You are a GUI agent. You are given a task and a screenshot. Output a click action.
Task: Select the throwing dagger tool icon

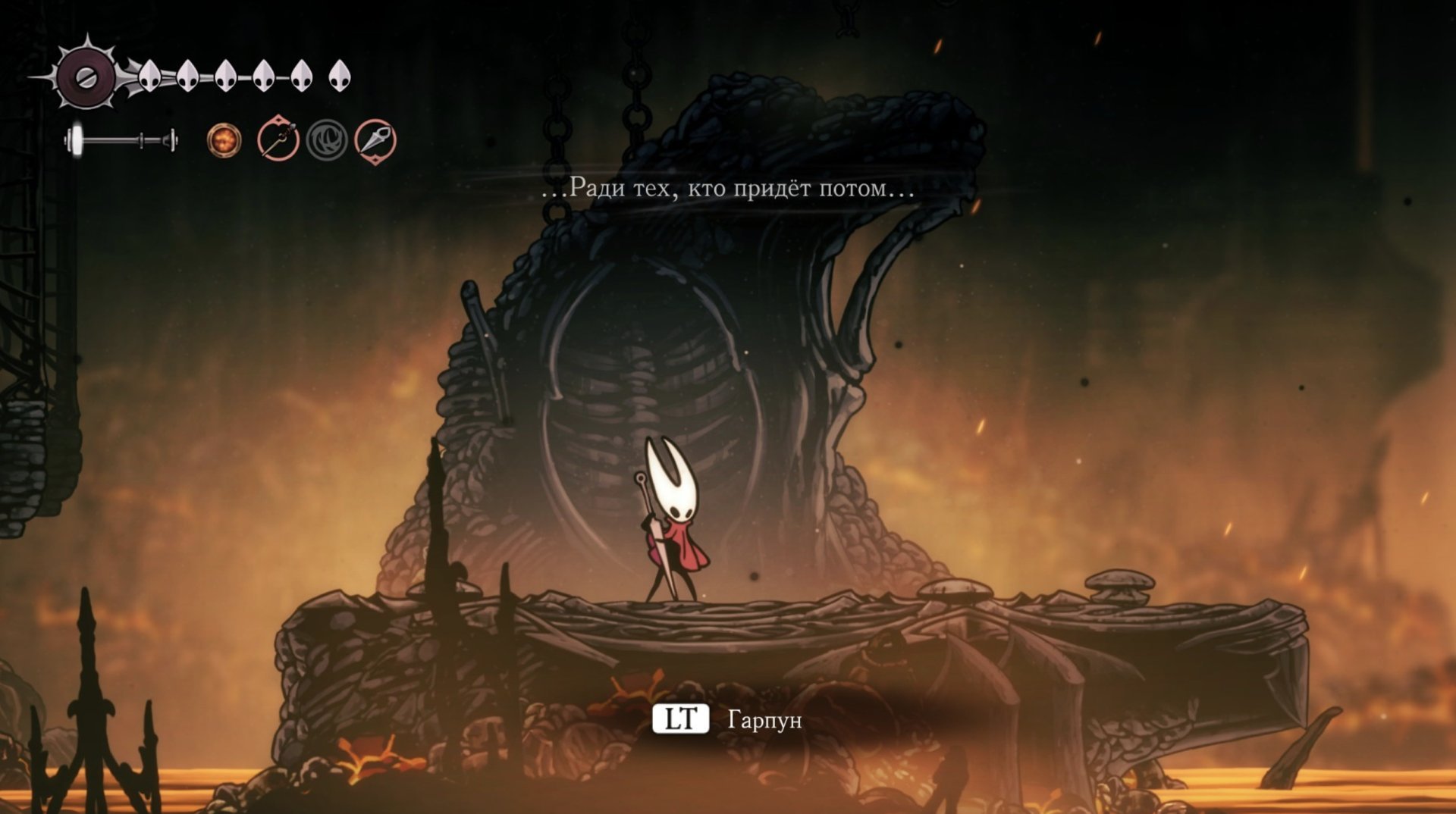pos(375,140)
